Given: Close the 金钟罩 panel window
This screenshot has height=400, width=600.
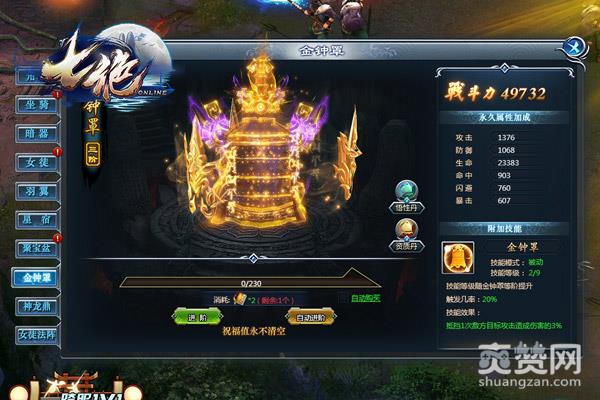Looking at the screenshot, I should pos(573,46).
